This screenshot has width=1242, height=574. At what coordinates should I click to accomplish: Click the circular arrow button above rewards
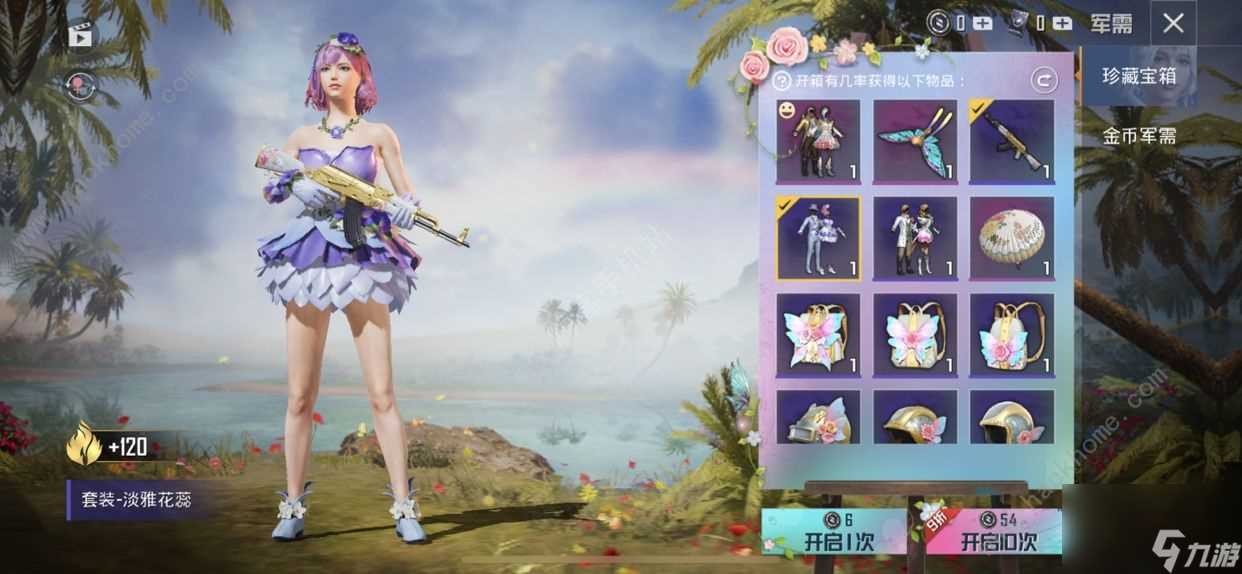pos(1044,80)
